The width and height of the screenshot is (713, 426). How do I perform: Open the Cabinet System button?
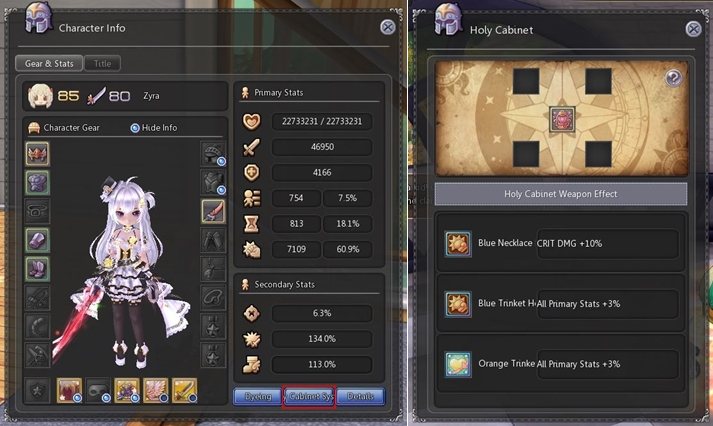(308, 396)
